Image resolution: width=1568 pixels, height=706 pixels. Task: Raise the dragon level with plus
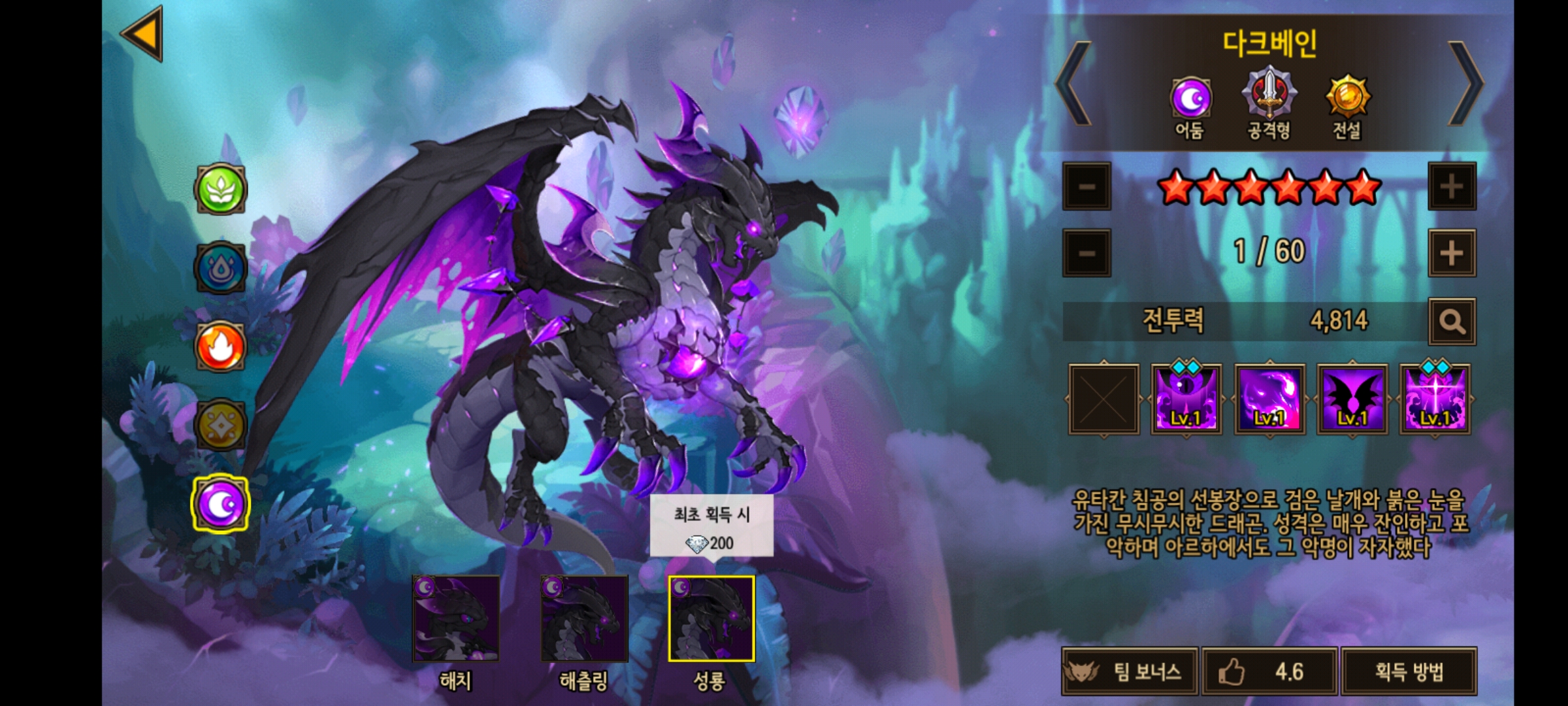1451,253
